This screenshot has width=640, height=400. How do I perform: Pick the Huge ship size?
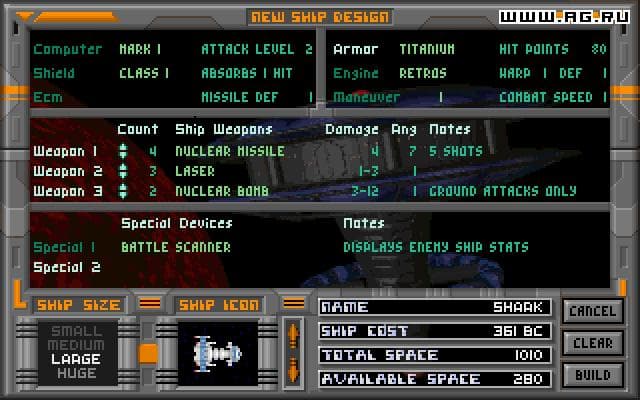(x=77, y=373)
